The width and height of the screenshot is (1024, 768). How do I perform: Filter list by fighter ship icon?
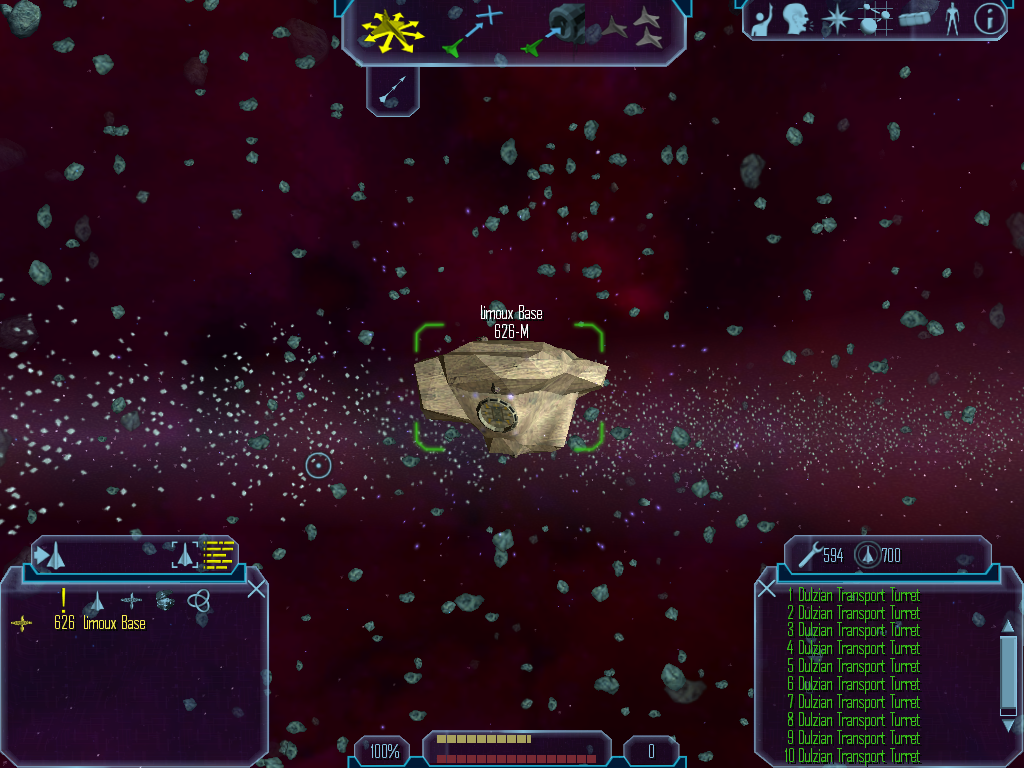click(x=97, y=601)
